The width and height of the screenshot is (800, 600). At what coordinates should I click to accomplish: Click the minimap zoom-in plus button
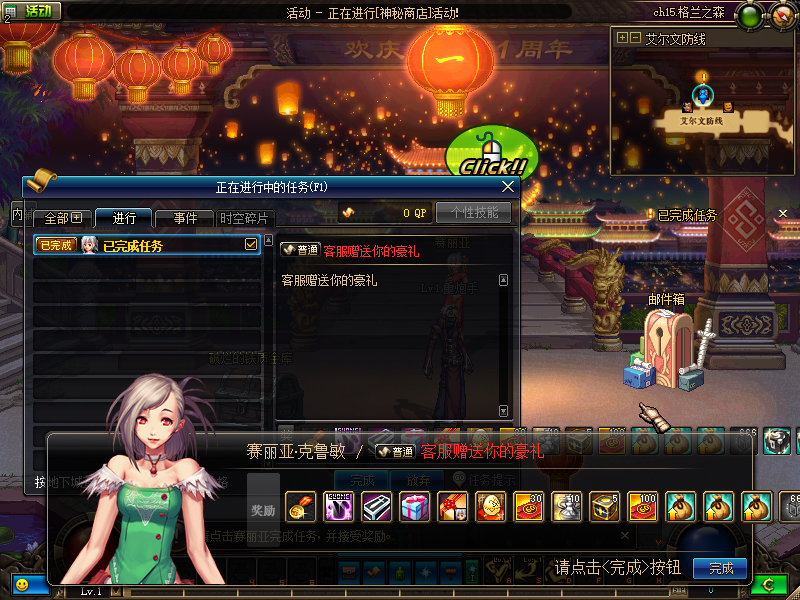(x=622, y=38)
